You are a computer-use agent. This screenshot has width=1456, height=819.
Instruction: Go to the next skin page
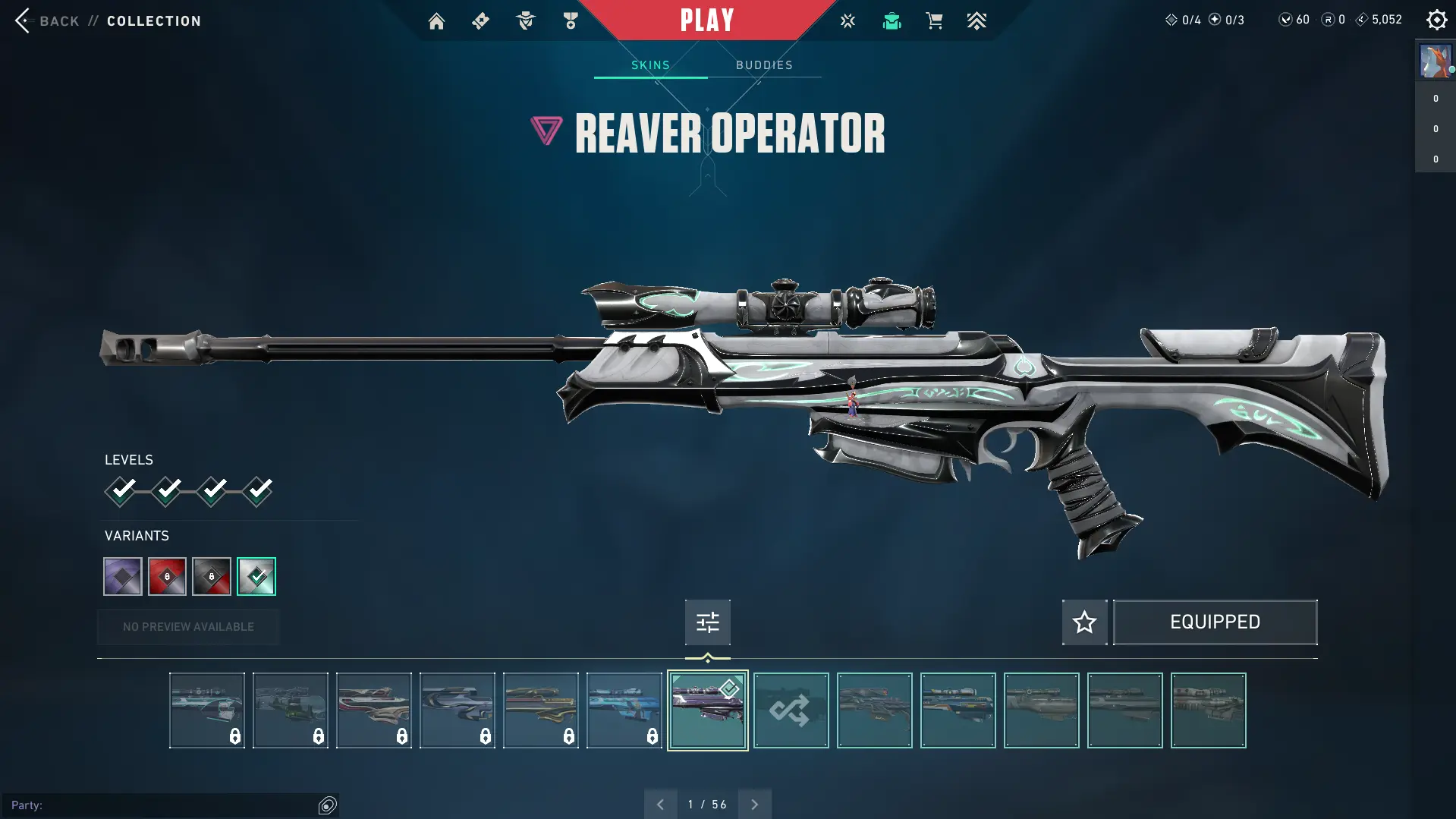(754, 805)
